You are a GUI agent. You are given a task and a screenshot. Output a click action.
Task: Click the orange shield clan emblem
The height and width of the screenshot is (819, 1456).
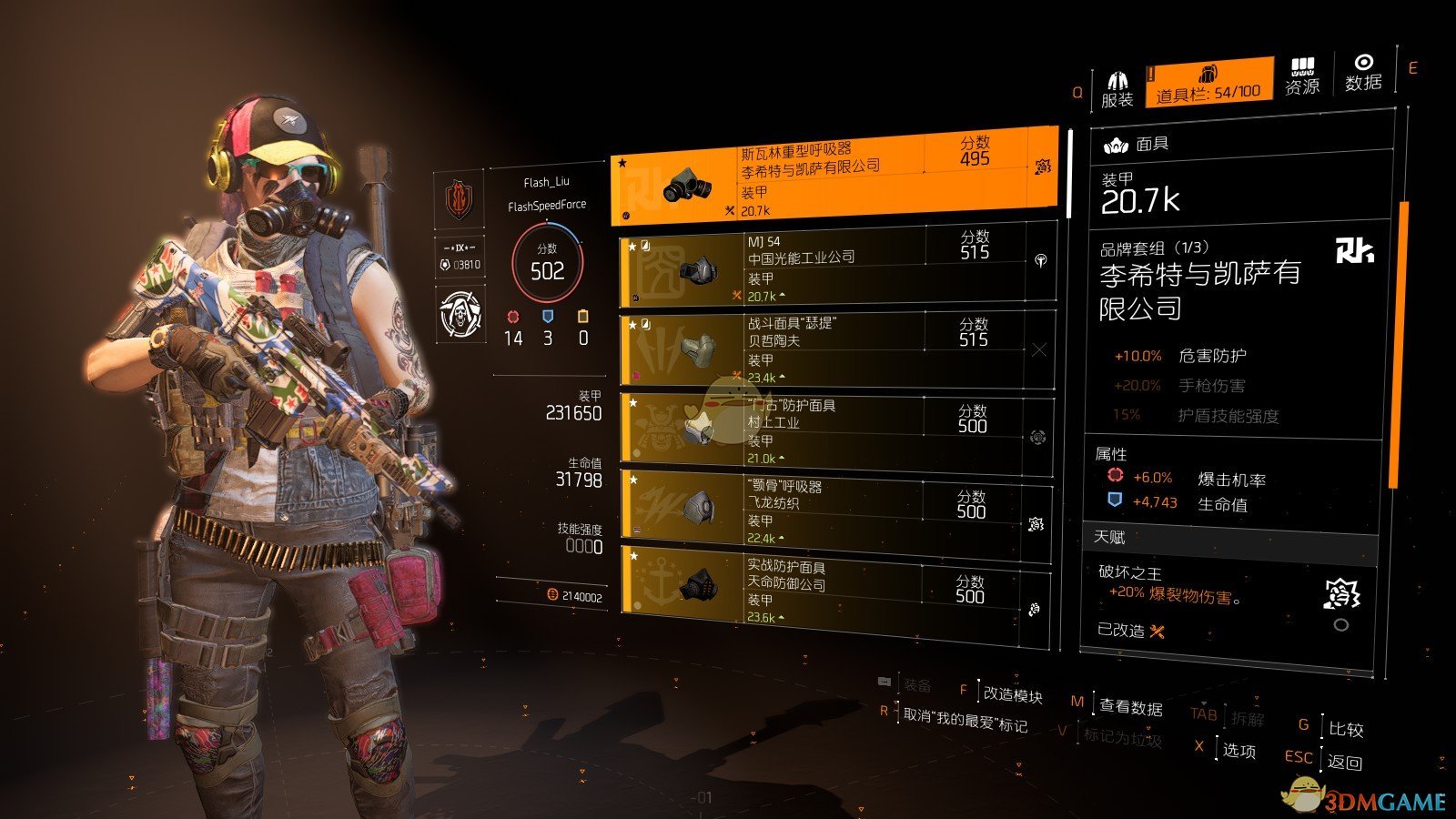pyautogui.click(x=459, y=198)
